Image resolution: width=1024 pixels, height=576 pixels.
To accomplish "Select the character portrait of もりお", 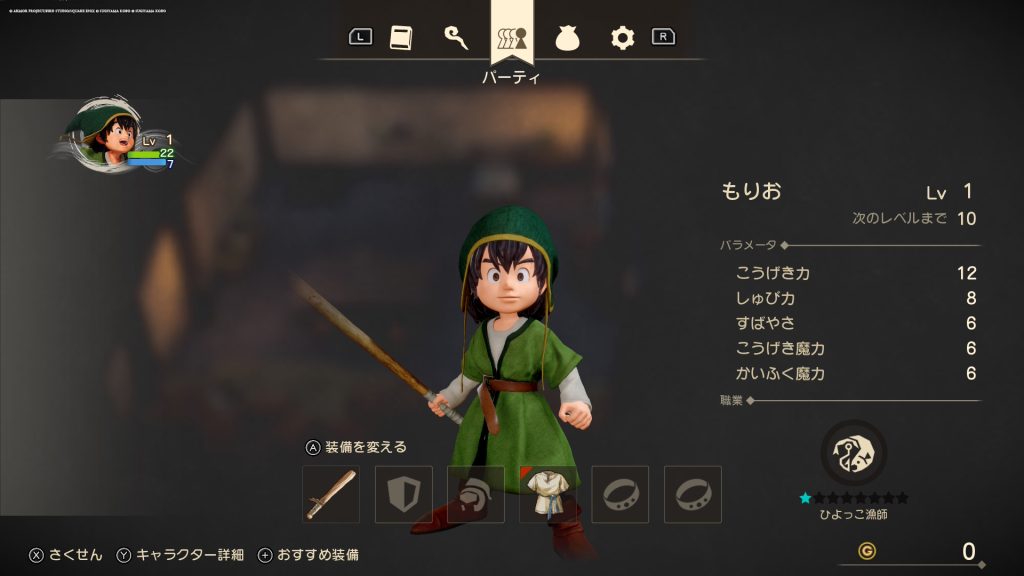I will (x=101, y=133).
